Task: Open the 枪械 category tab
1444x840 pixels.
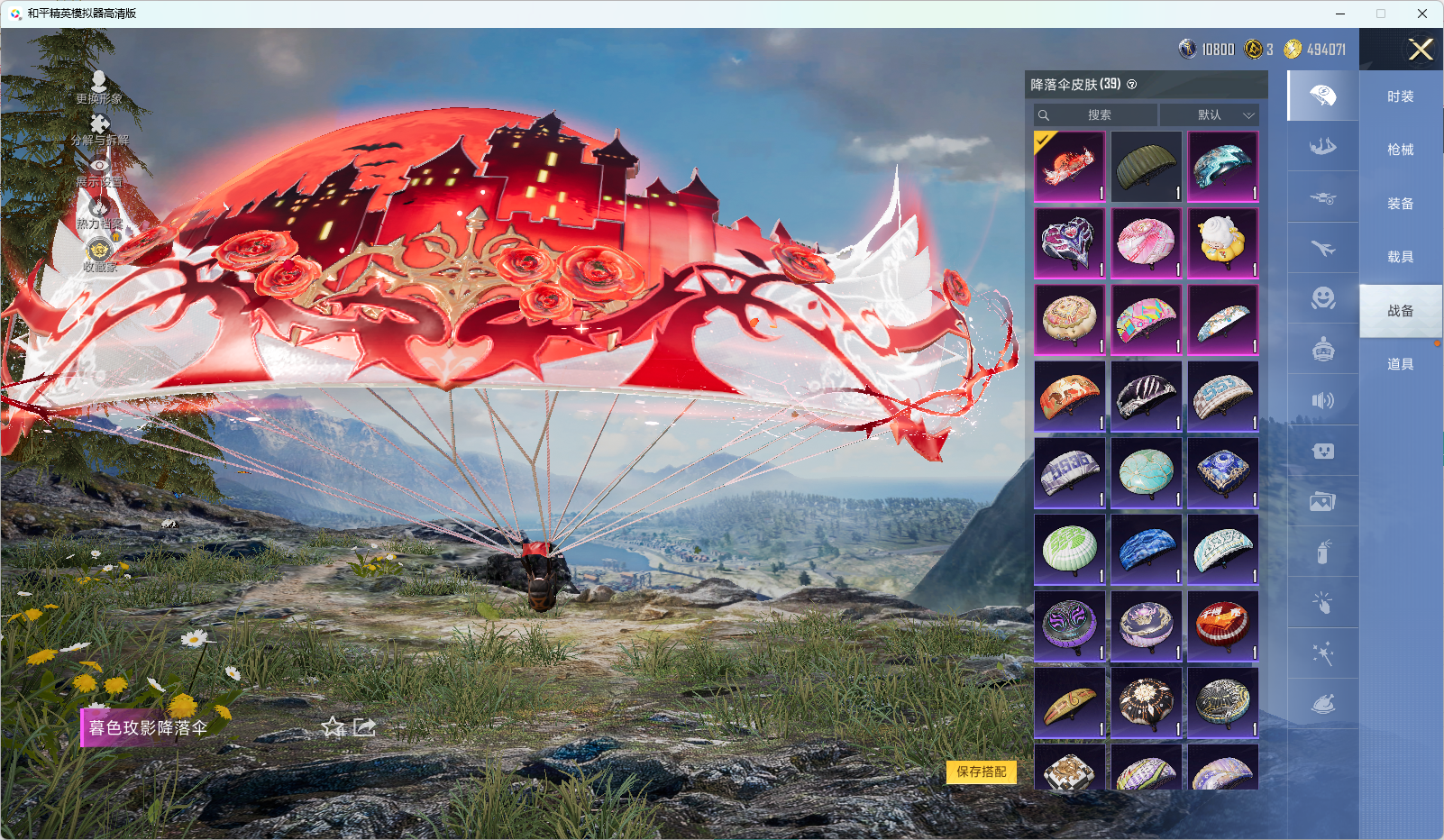Action: coord(1400,150)
